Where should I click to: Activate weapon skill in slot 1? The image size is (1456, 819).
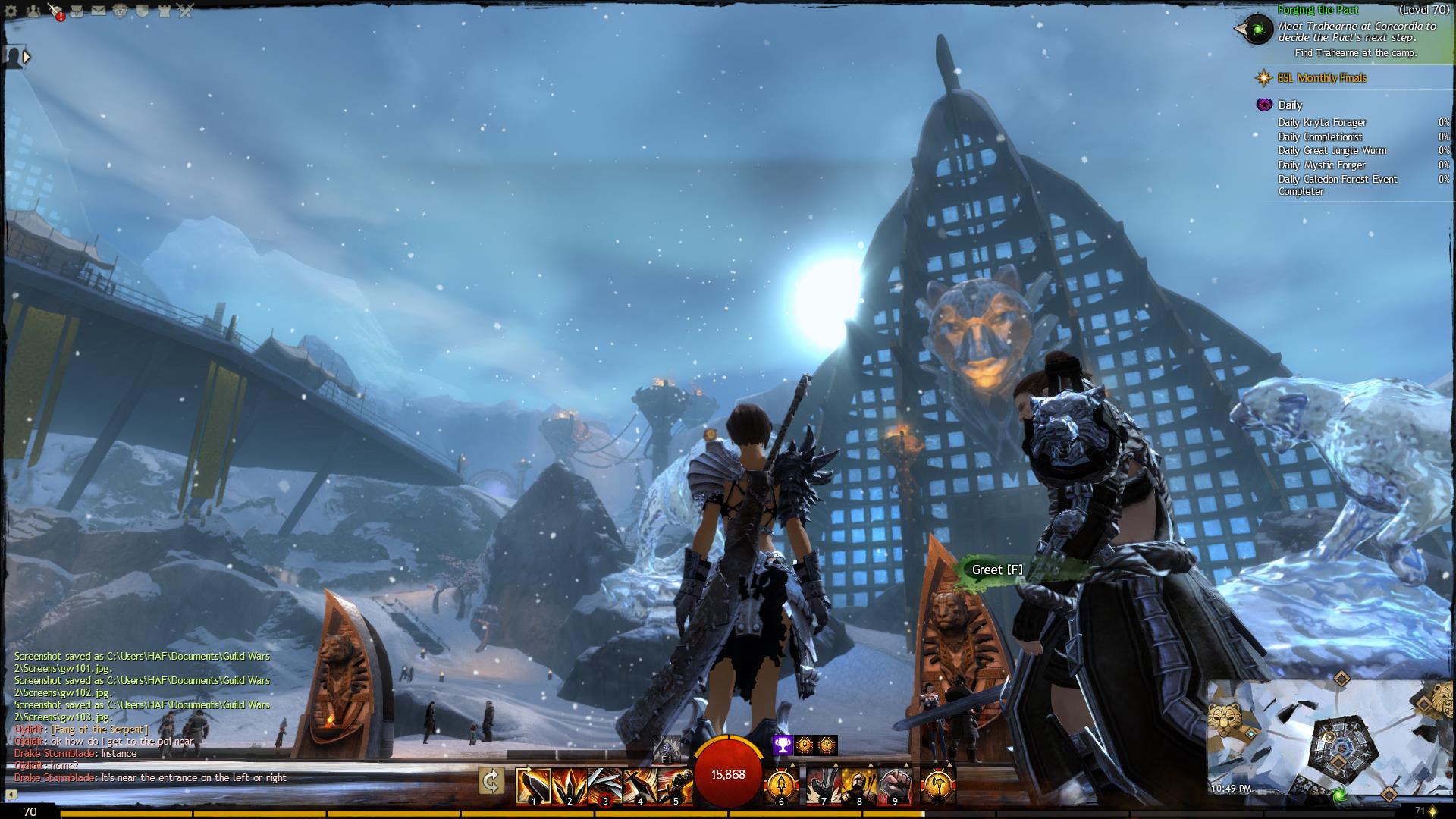click(533, 786)
